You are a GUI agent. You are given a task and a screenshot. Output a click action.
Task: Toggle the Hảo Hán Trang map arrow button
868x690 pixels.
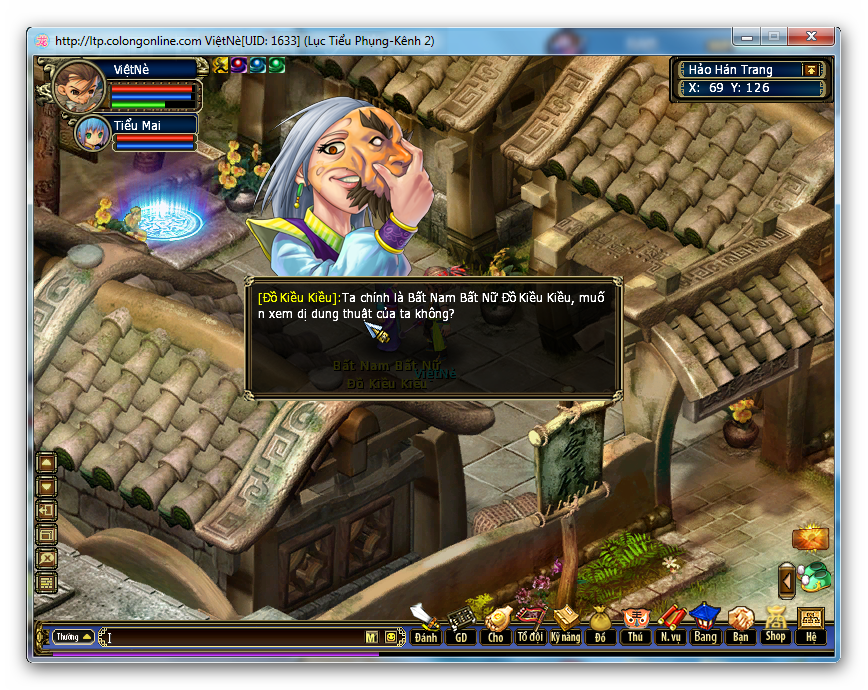(x=811, y=70)
